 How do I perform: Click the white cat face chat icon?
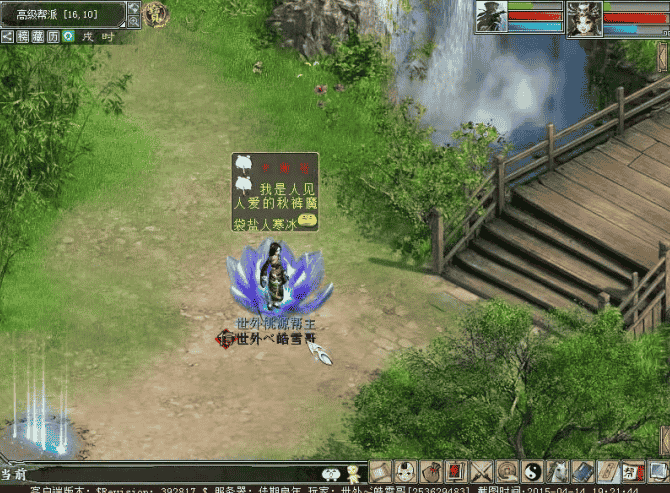pyautogui.click(x=331, y=473)
